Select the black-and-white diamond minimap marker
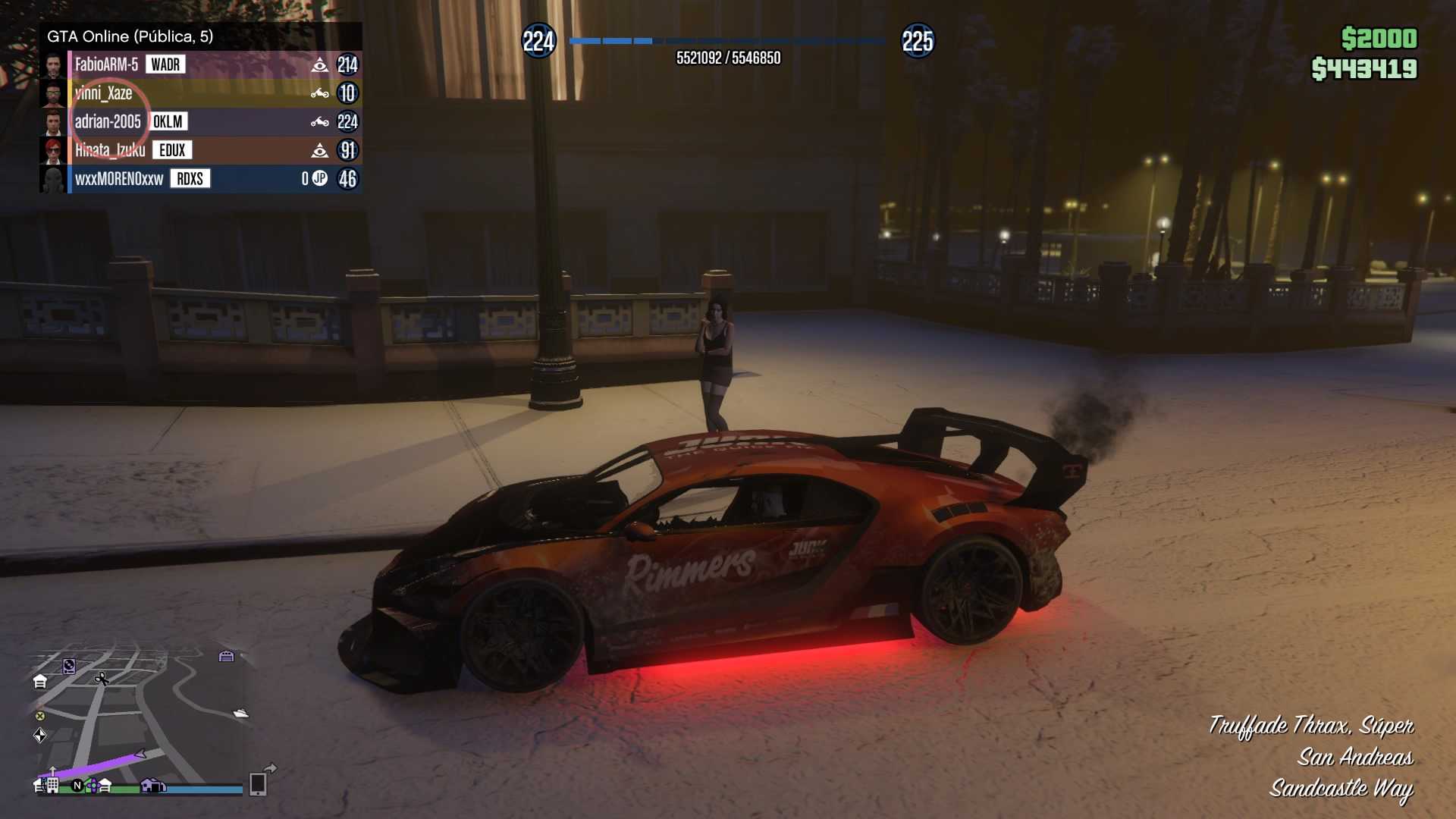1456x819 pixels. pos(40,735)
